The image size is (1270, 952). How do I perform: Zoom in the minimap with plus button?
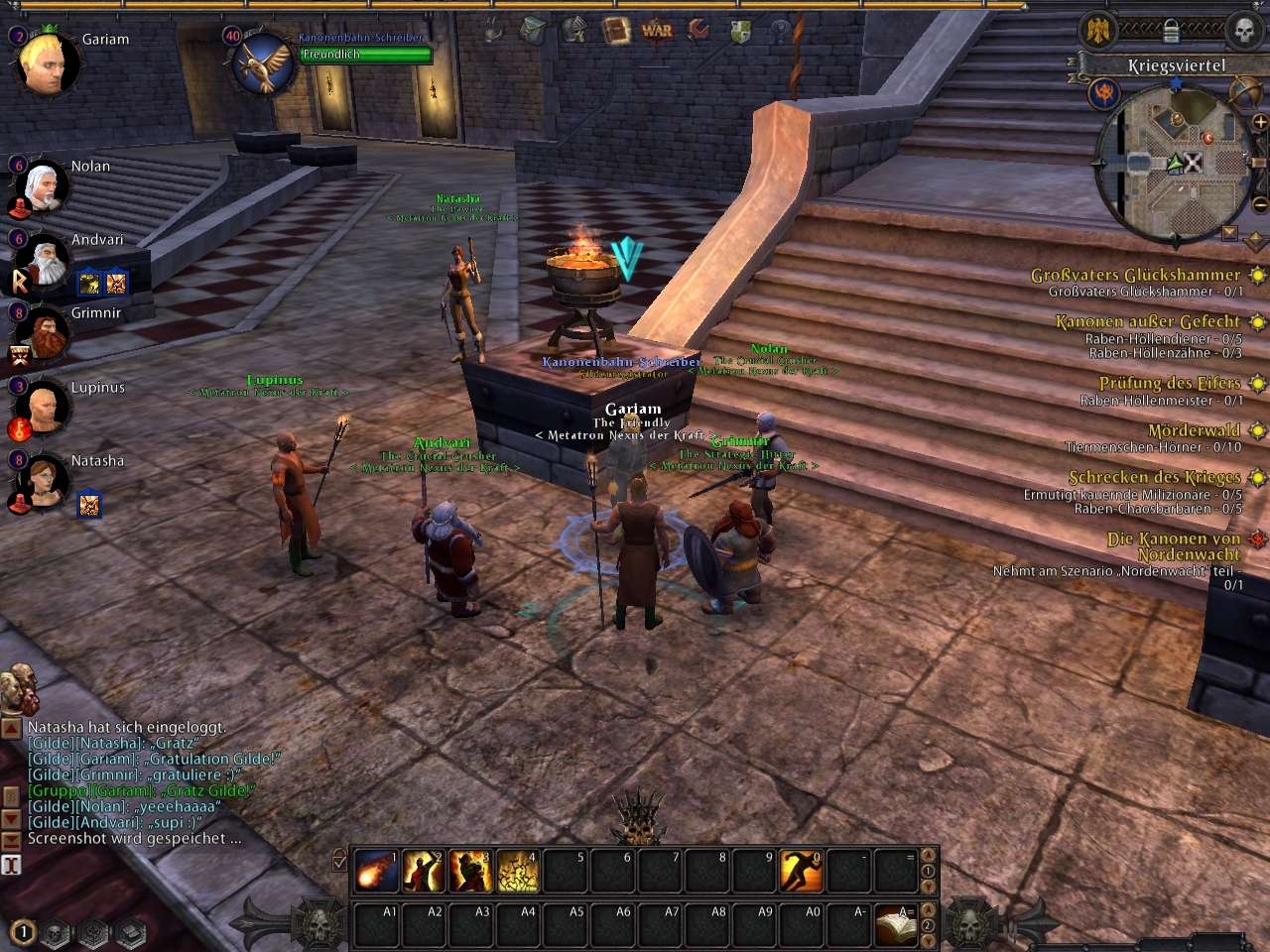click(x=1260, y=122)
